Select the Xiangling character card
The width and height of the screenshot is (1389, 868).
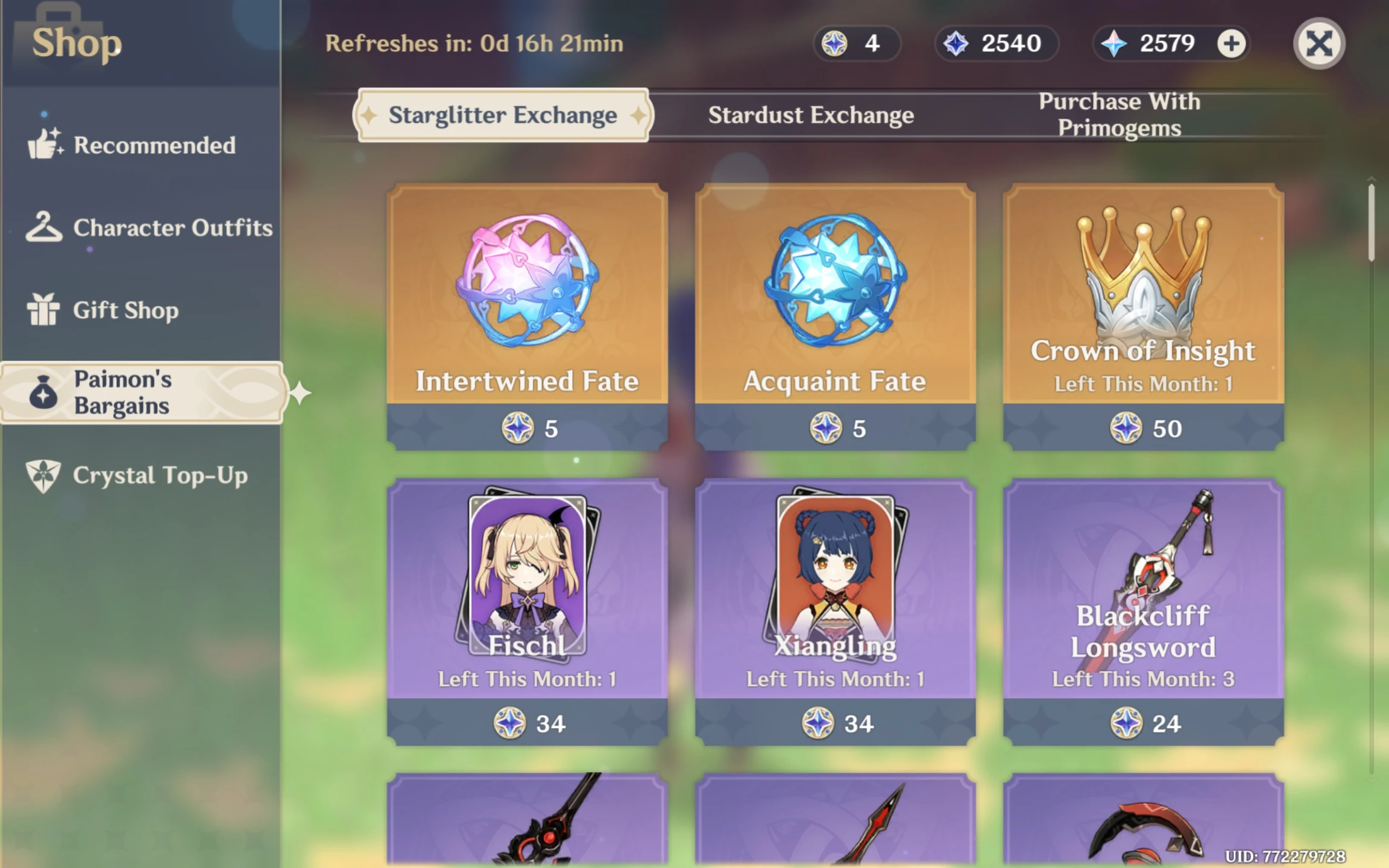pos(835,609)
